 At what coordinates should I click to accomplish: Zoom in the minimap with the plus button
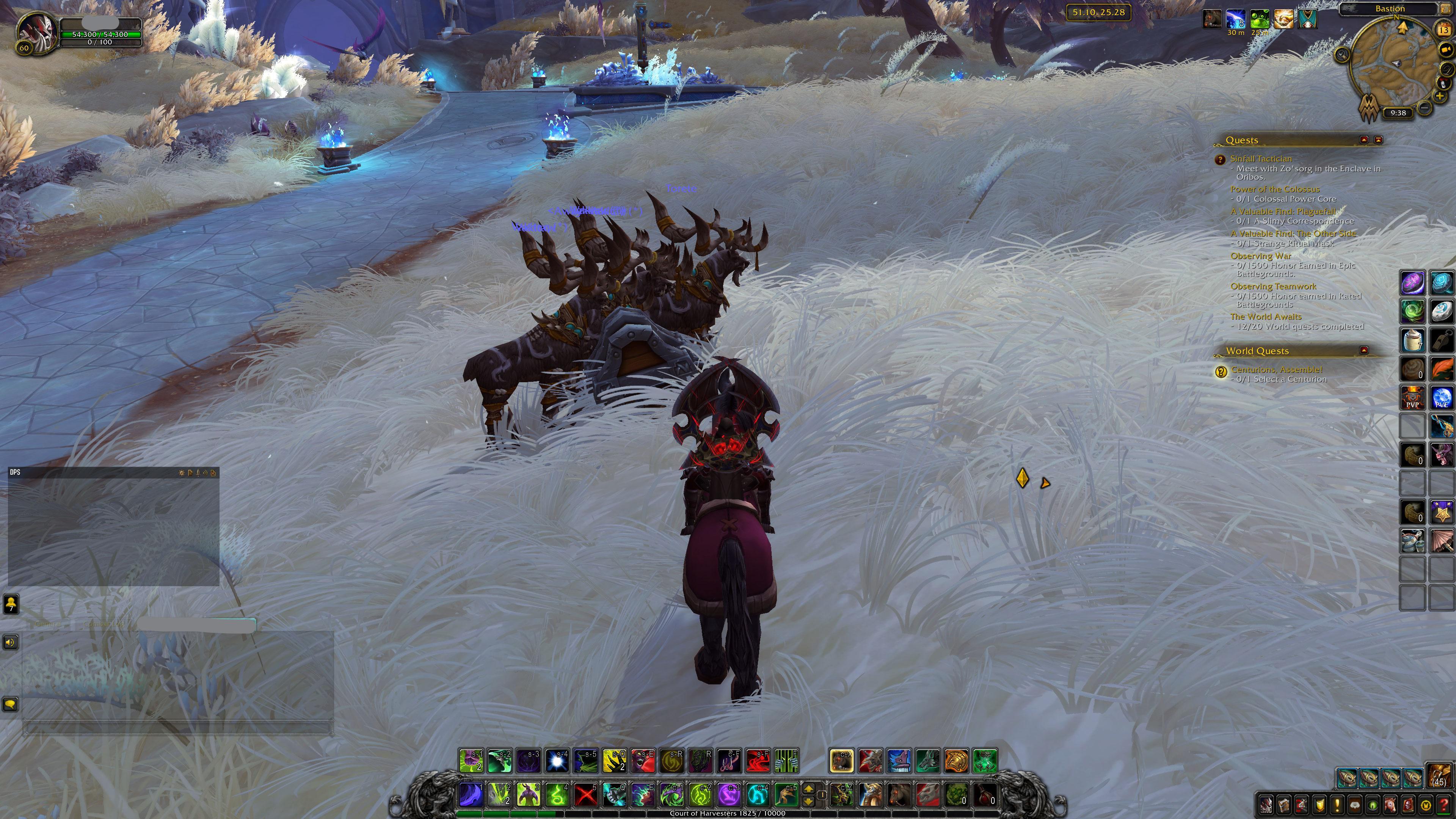[1440, 96]
